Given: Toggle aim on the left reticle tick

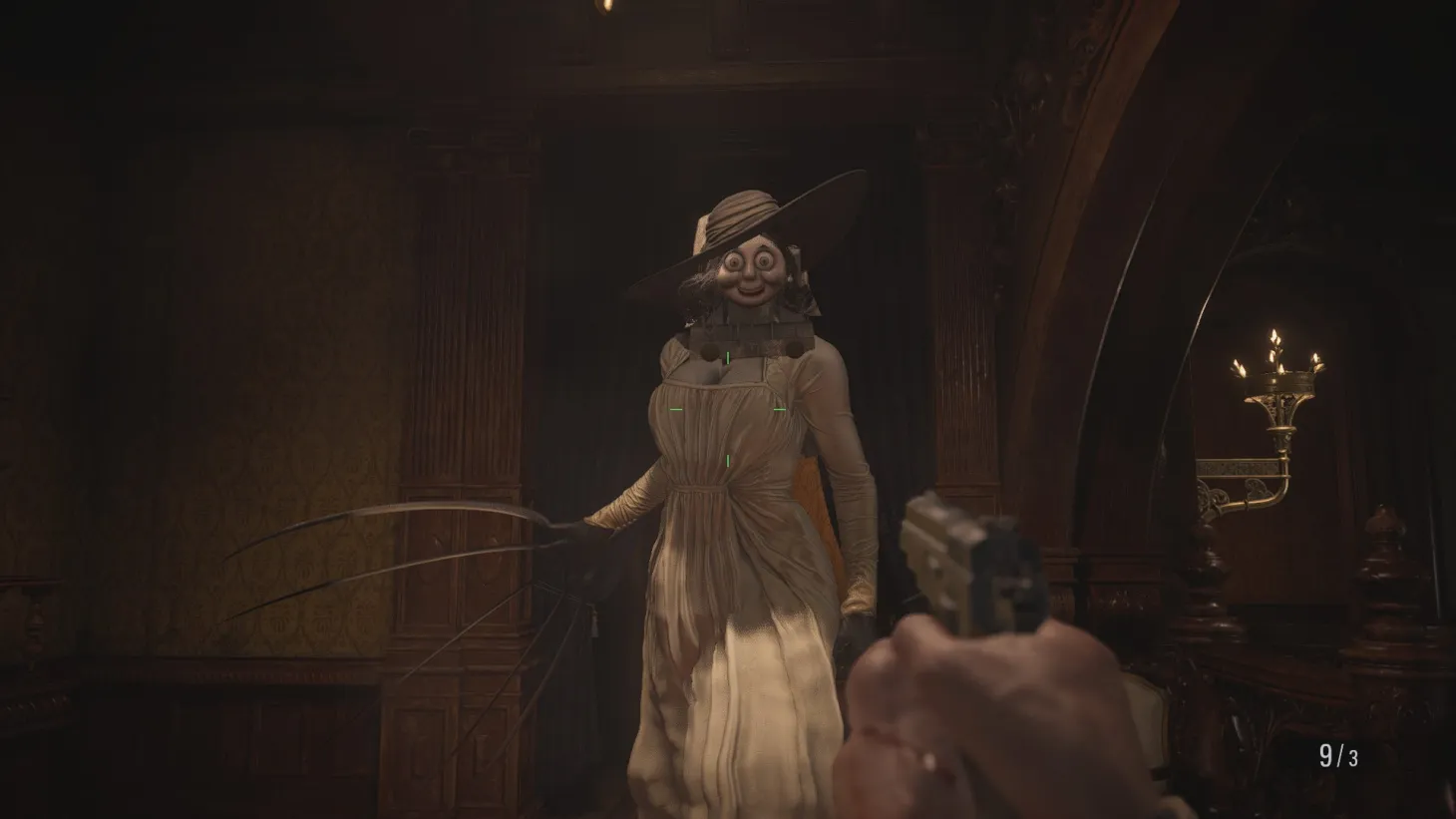Looking at the screenshot, I should [x=676, y=409].
